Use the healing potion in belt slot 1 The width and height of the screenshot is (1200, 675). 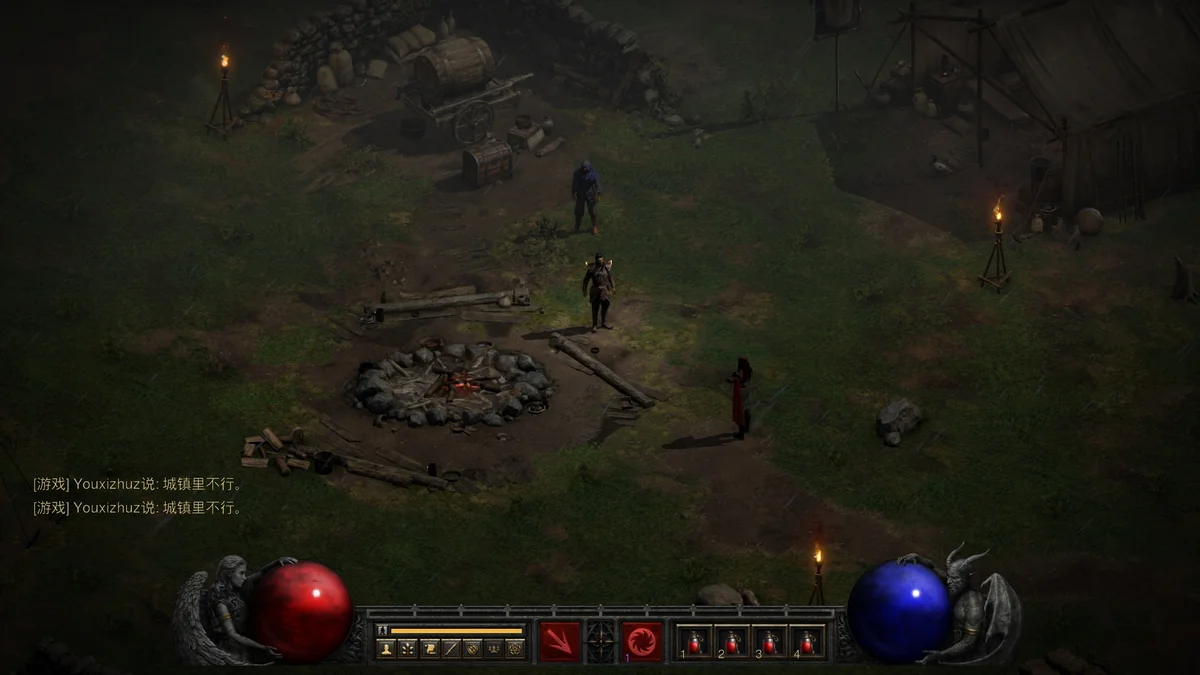coord(694,642)
